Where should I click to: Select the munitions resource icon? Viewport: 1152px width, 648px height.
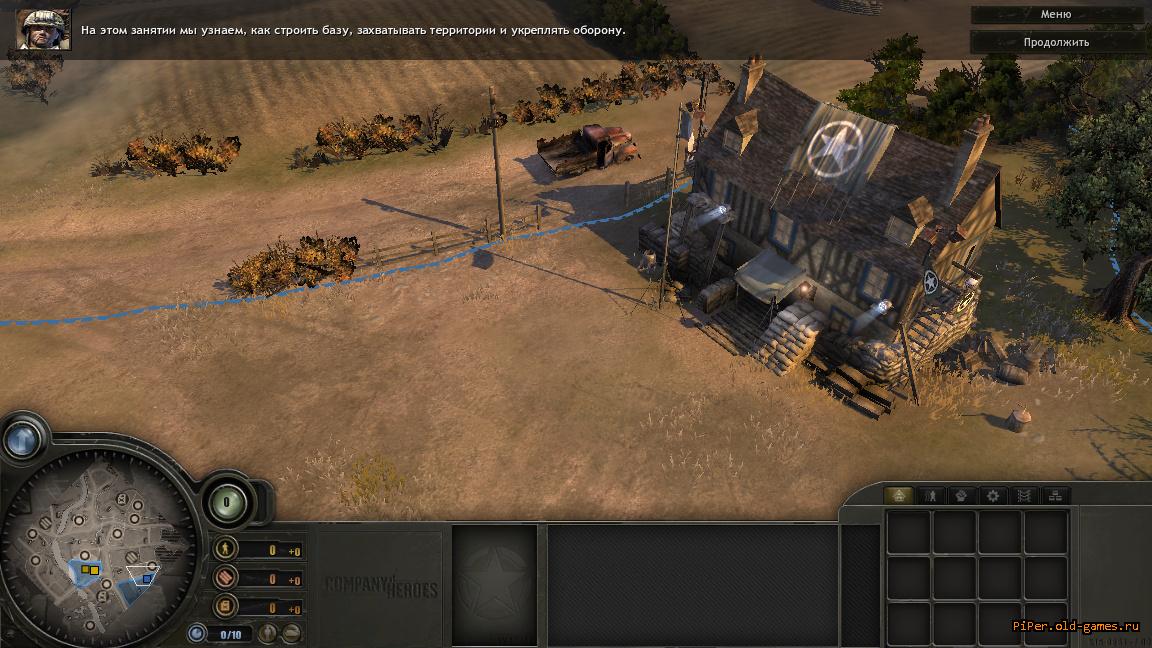click(x=226, y=577)
